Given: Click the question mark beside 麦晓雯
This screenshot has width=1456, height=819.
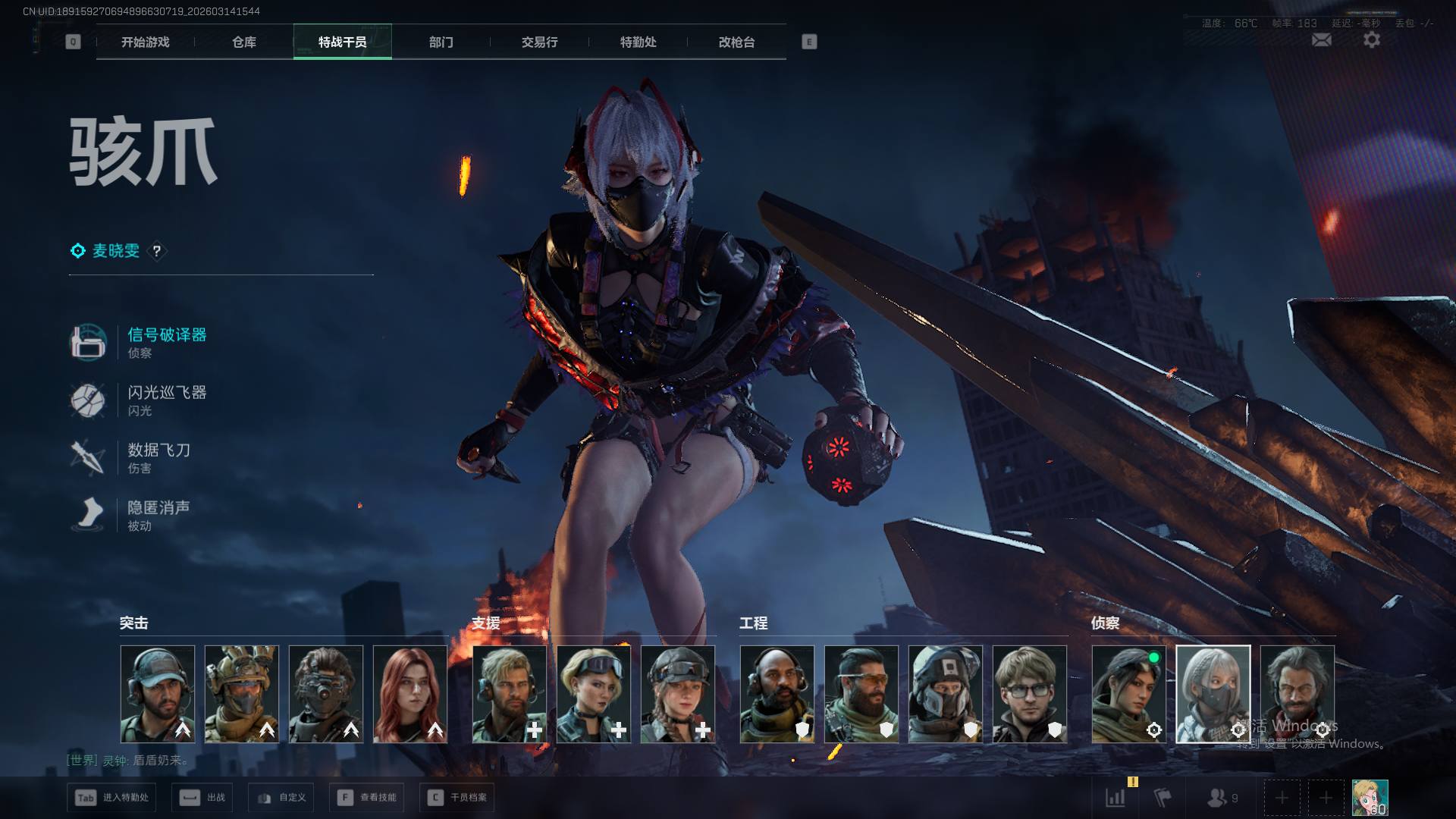Looking at the screenshot, I should click(x=157, y=251).
